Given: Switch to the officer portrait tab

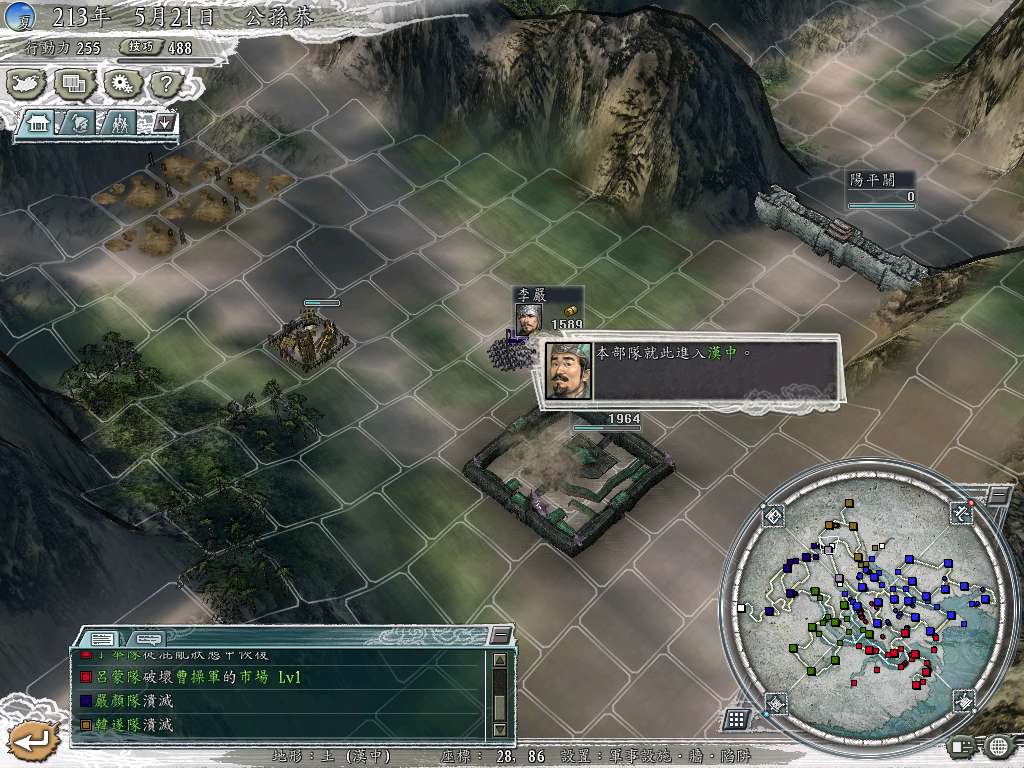Looking at the screenshot, I should 79,124.
